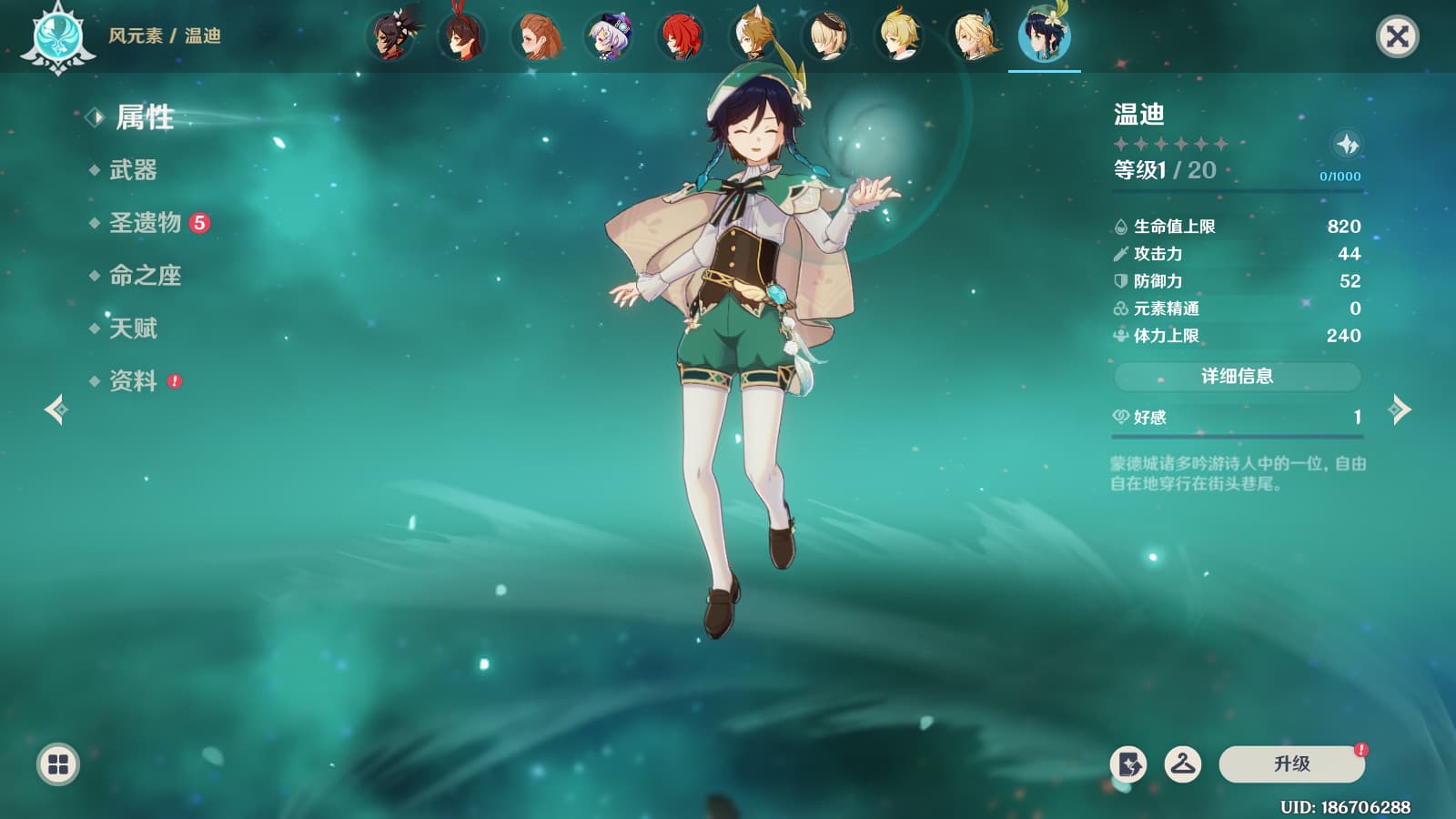Select the cat-eared character portrait

(753, 37)
